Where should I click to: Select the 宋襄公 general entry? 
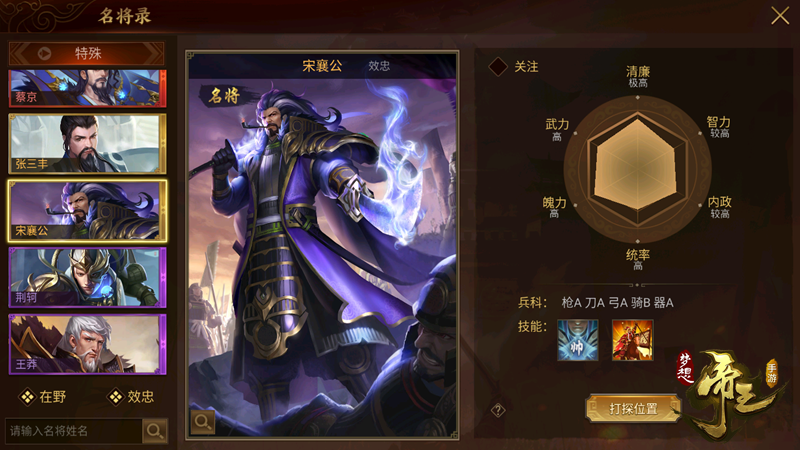click(x=86, y=210)
